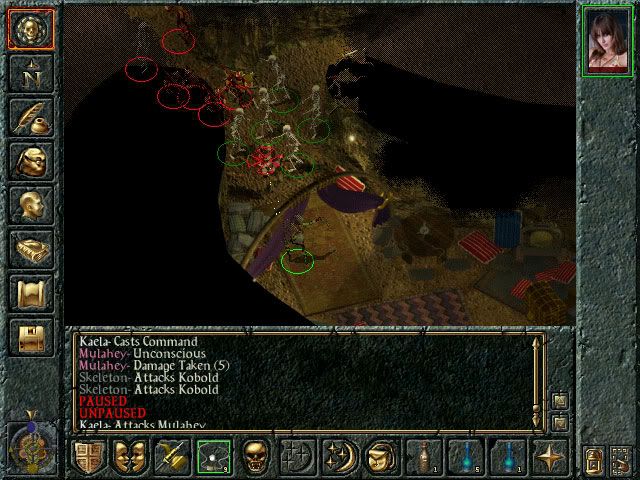
Task: Use the brown potion quick item
Action: pyautogui.click(x=422, y=456)
